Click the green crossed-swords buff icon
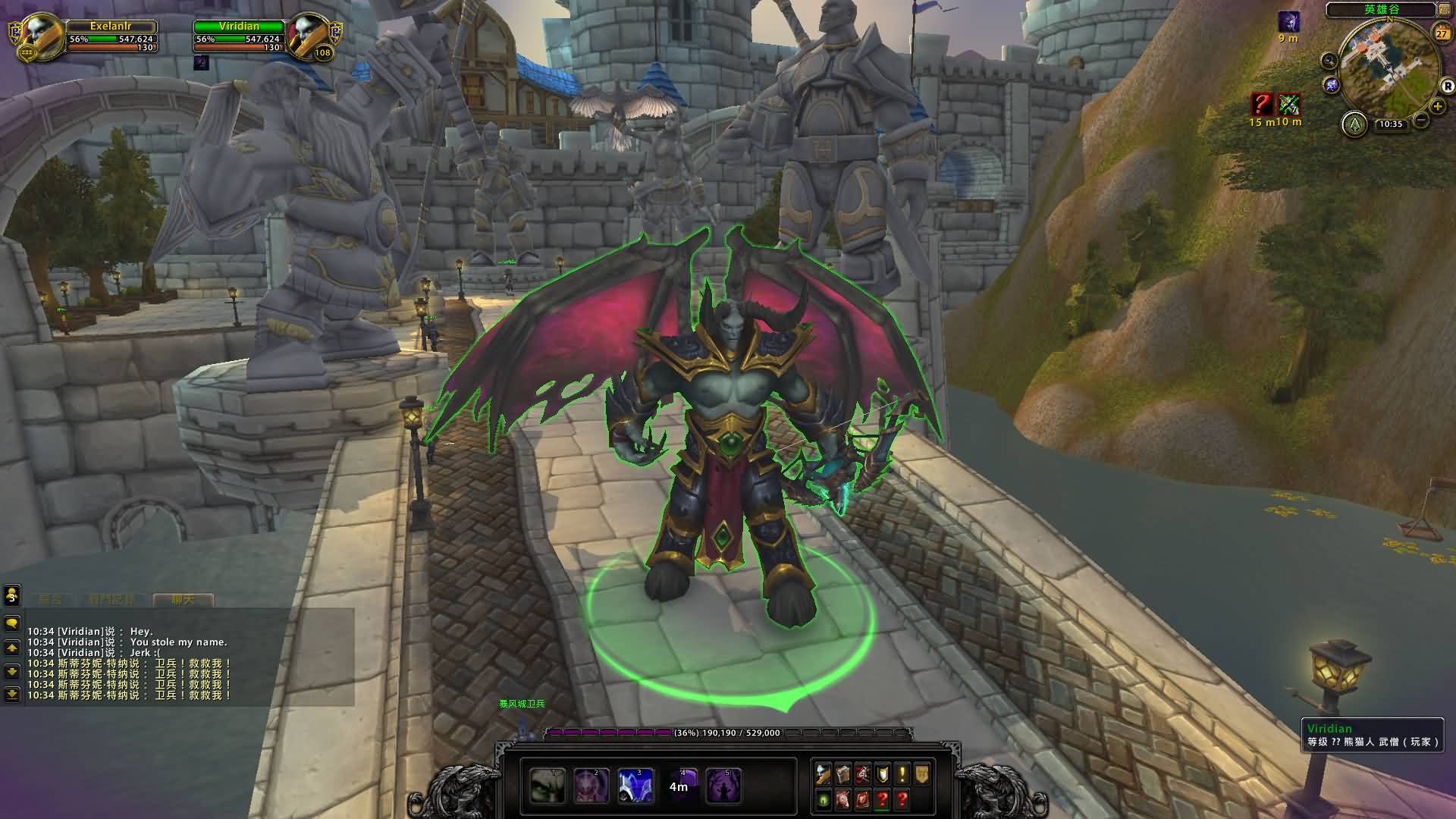Image resolution: width=1456 pixels, height=819 pixels. (x=1289, y=104)
